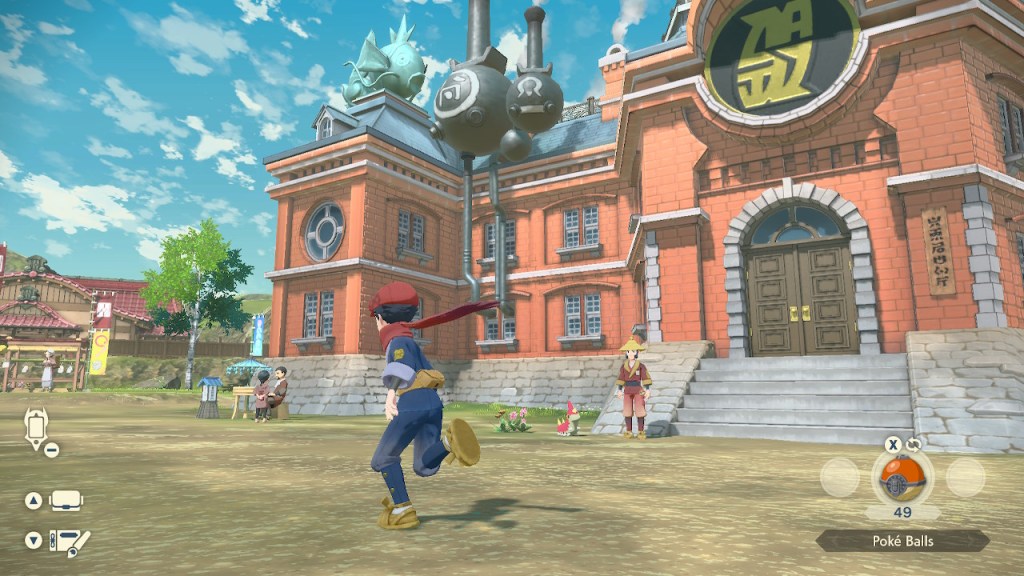Click the swap arrows icon above the ball
Image resolution: width=1024 pixels, height=576 pixels.
pos(914,444)
